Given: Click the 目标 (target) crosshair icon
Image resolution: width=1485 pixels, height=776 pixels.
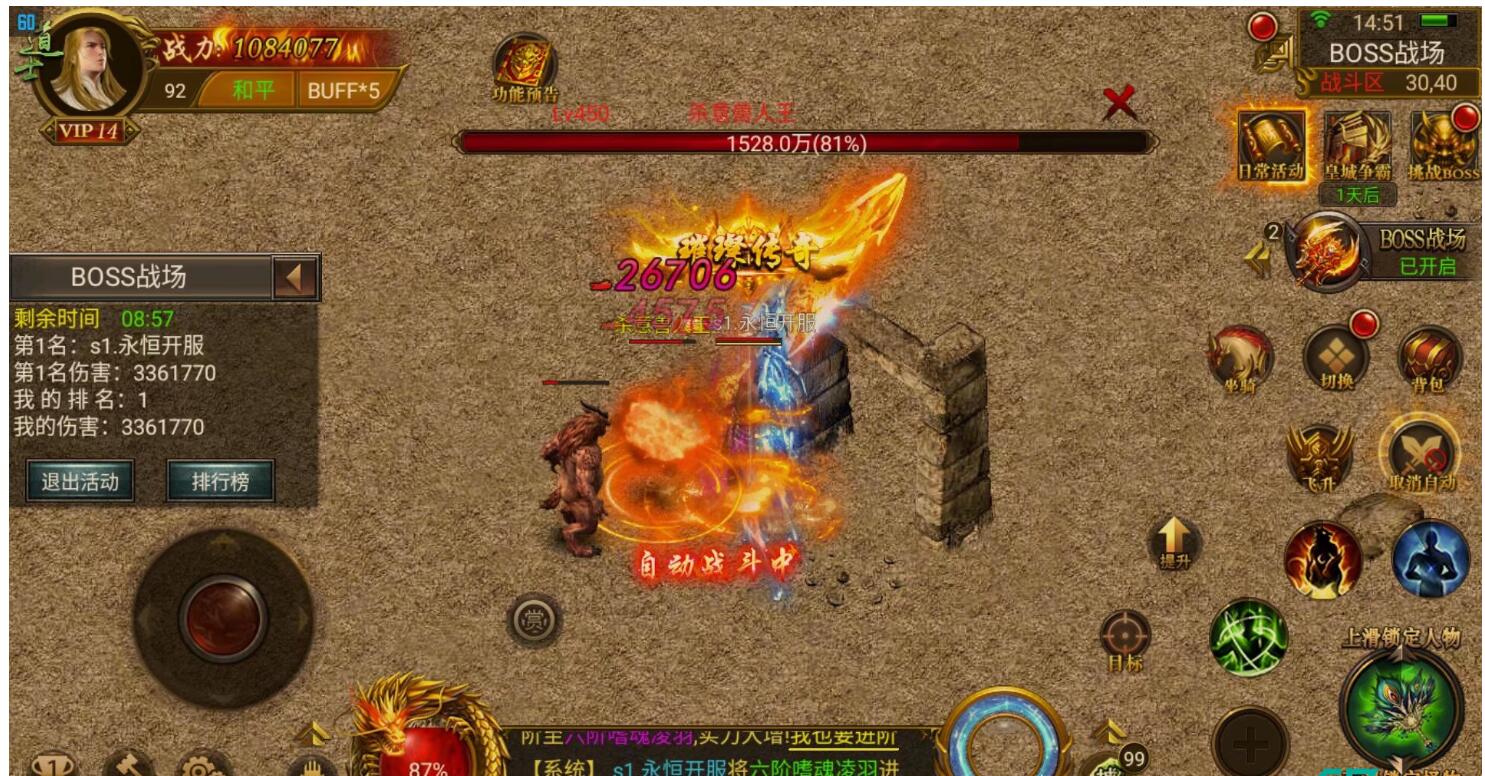Looking at the screenshot, I should pos(1126,633).
